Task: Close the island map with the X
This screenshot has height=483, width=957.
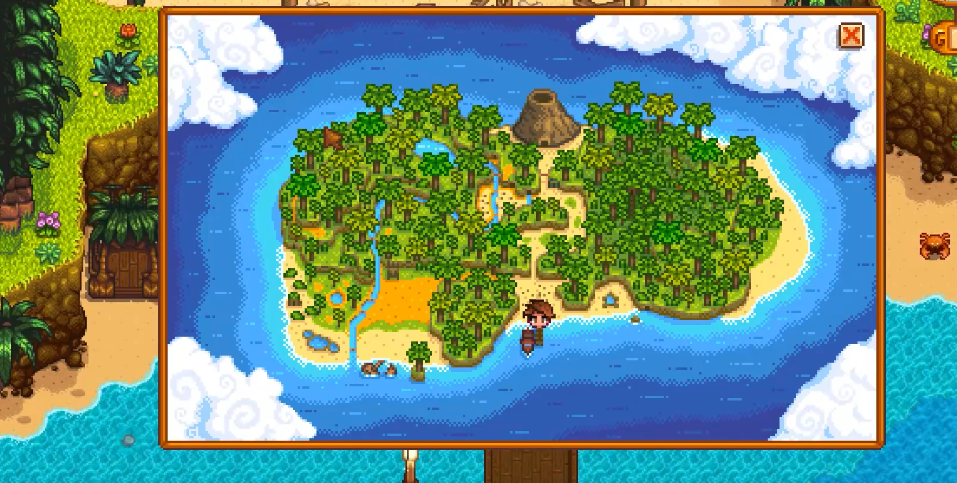Action: tap(851, 36)
